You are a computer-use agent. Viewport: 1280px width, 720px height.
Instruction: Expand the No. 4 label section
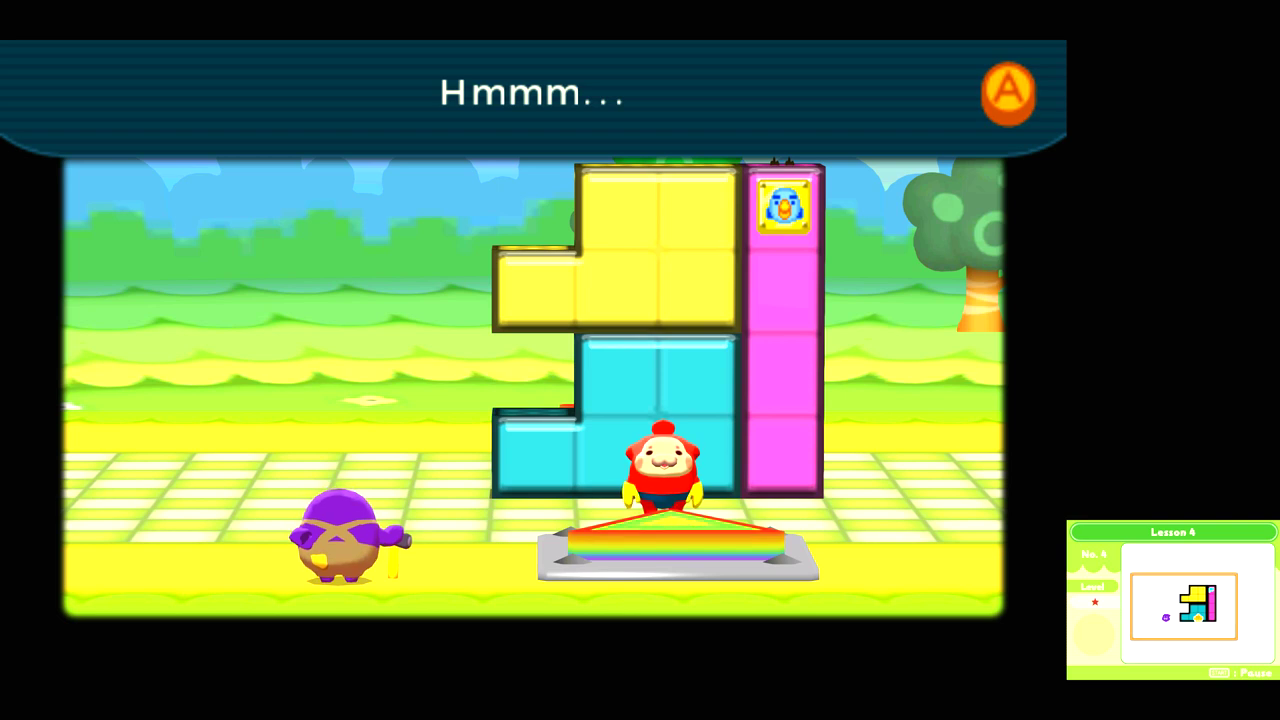[x=1094, y=554]
